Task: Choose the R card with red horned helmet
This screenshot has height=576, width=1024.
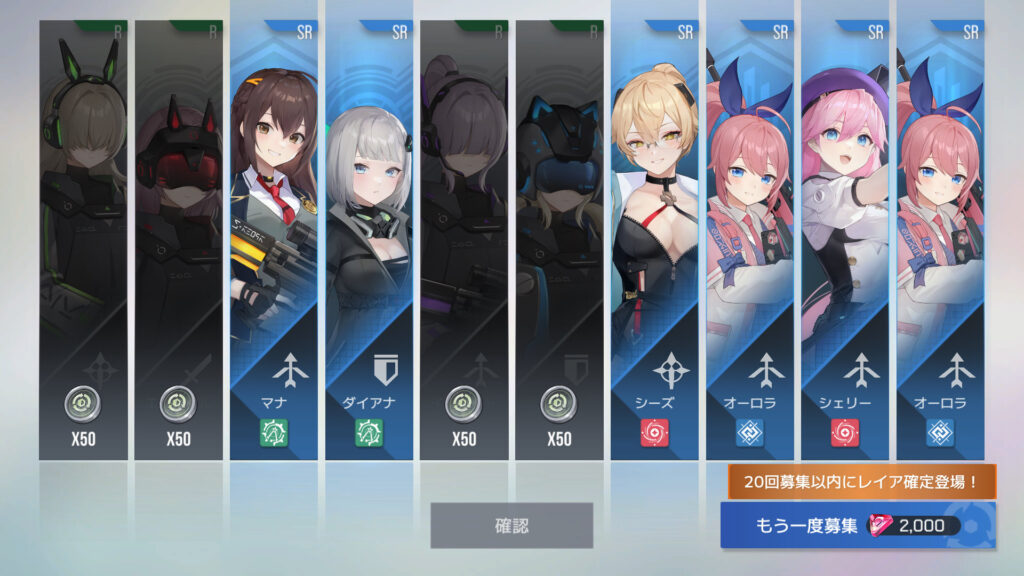Action: (x=178, y=240)
